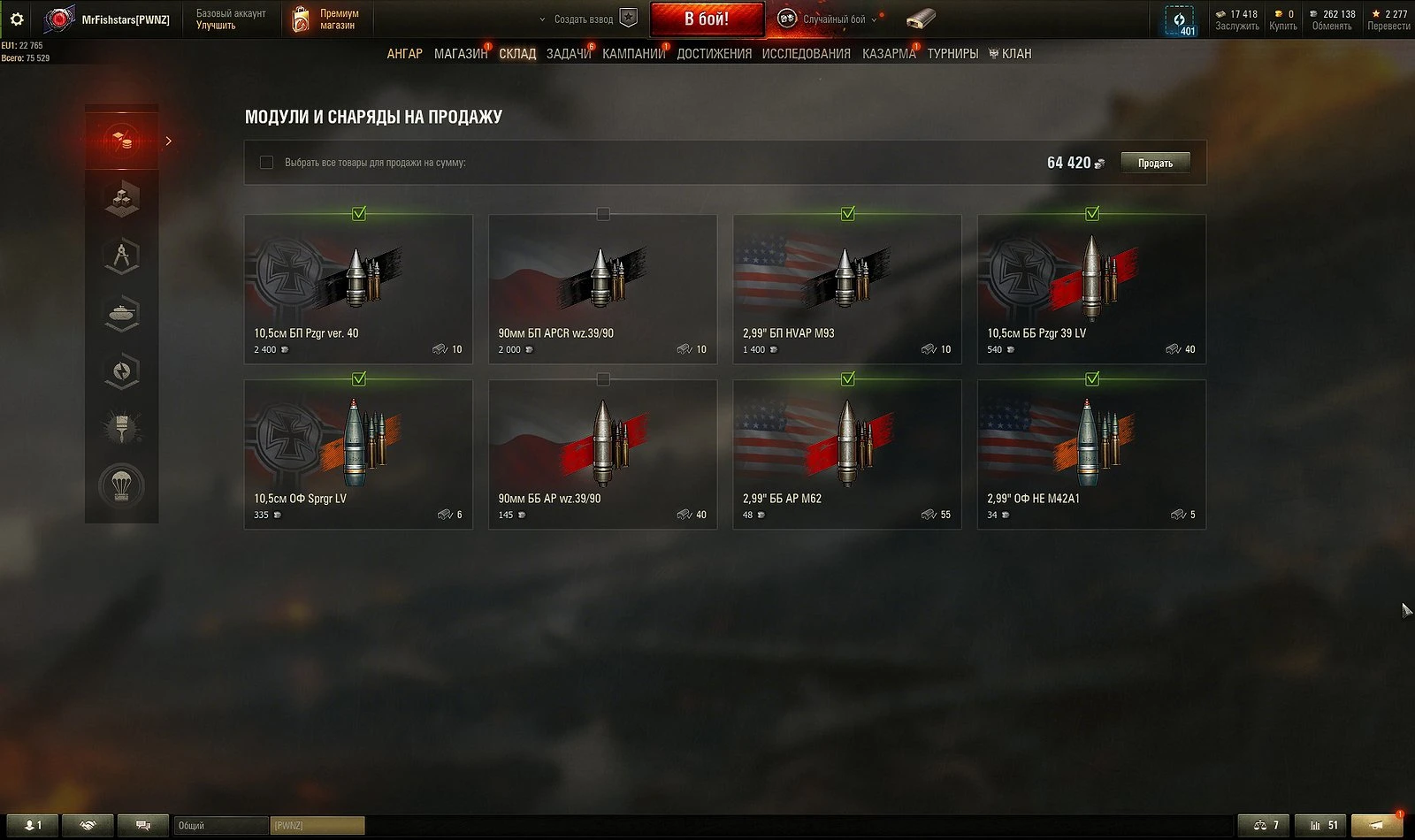Open the airdrop crate icon in sidebar
Image resolution: width=1415 pixels, height=840 pixels.
click(x=122, y=485)
